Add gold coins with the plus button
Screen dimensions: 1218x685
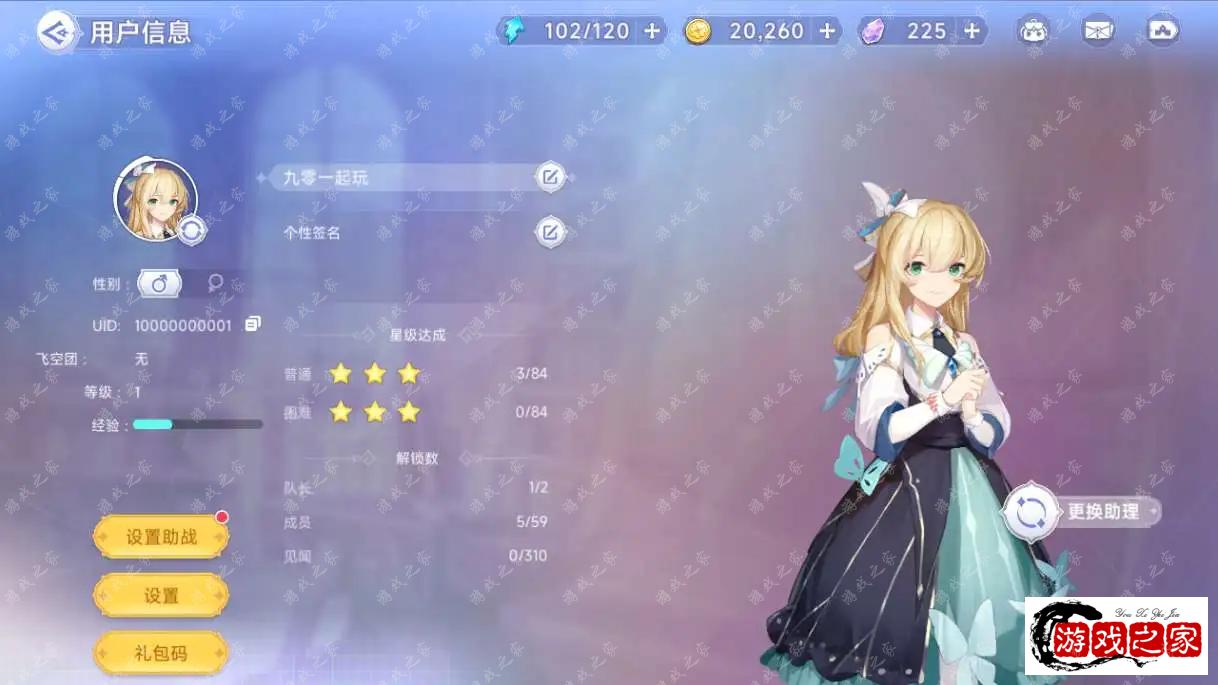pyautogui.click(x=827, y=31)
